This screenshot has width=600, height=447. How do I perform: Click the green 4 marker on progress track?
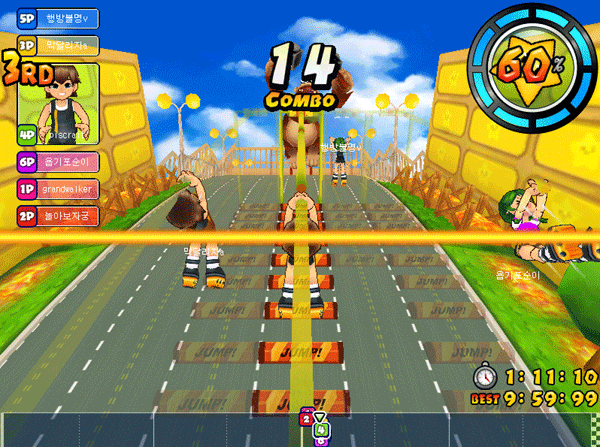tap(321, 432)
